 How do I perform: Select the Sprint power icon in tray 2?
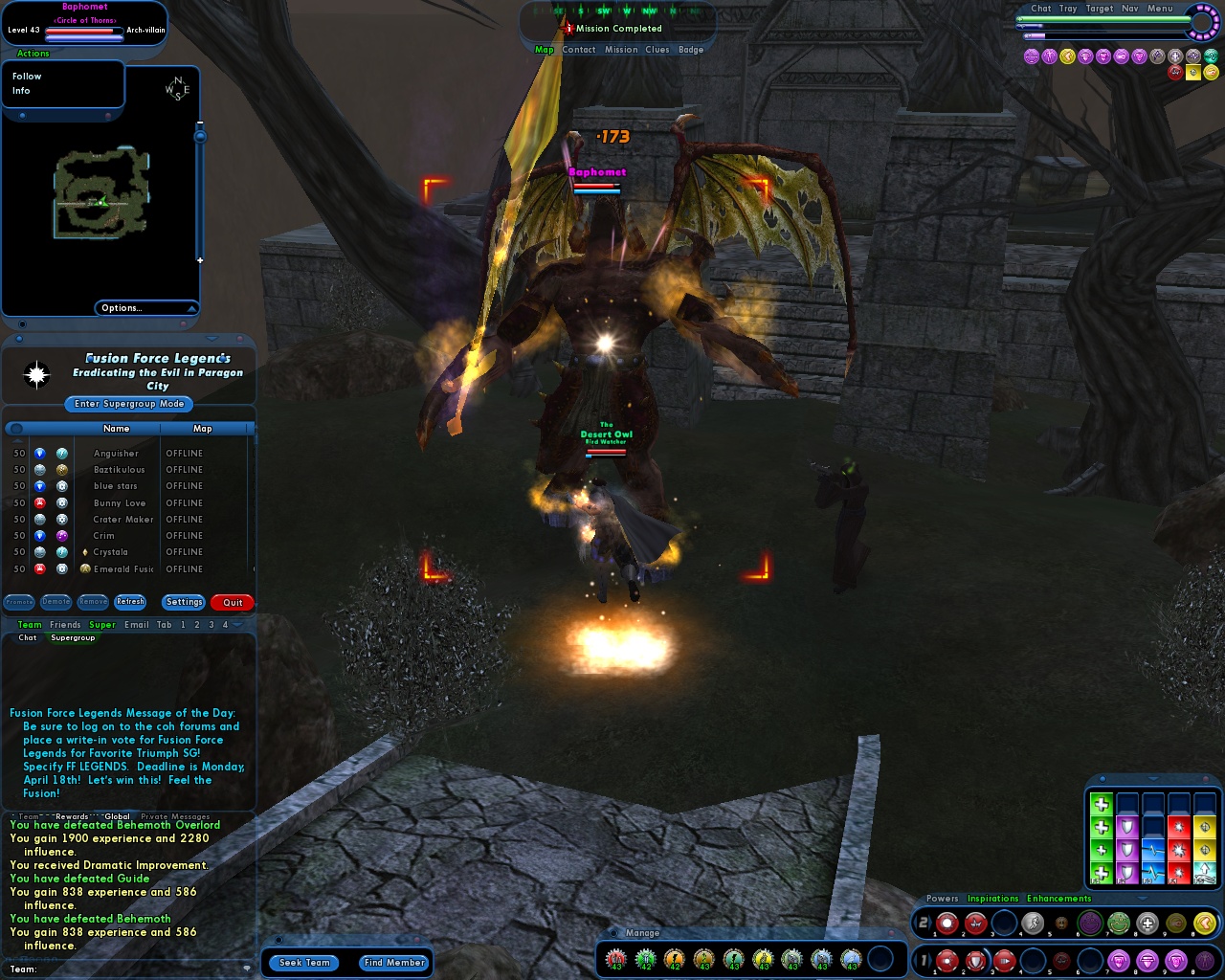[1033, 923]
